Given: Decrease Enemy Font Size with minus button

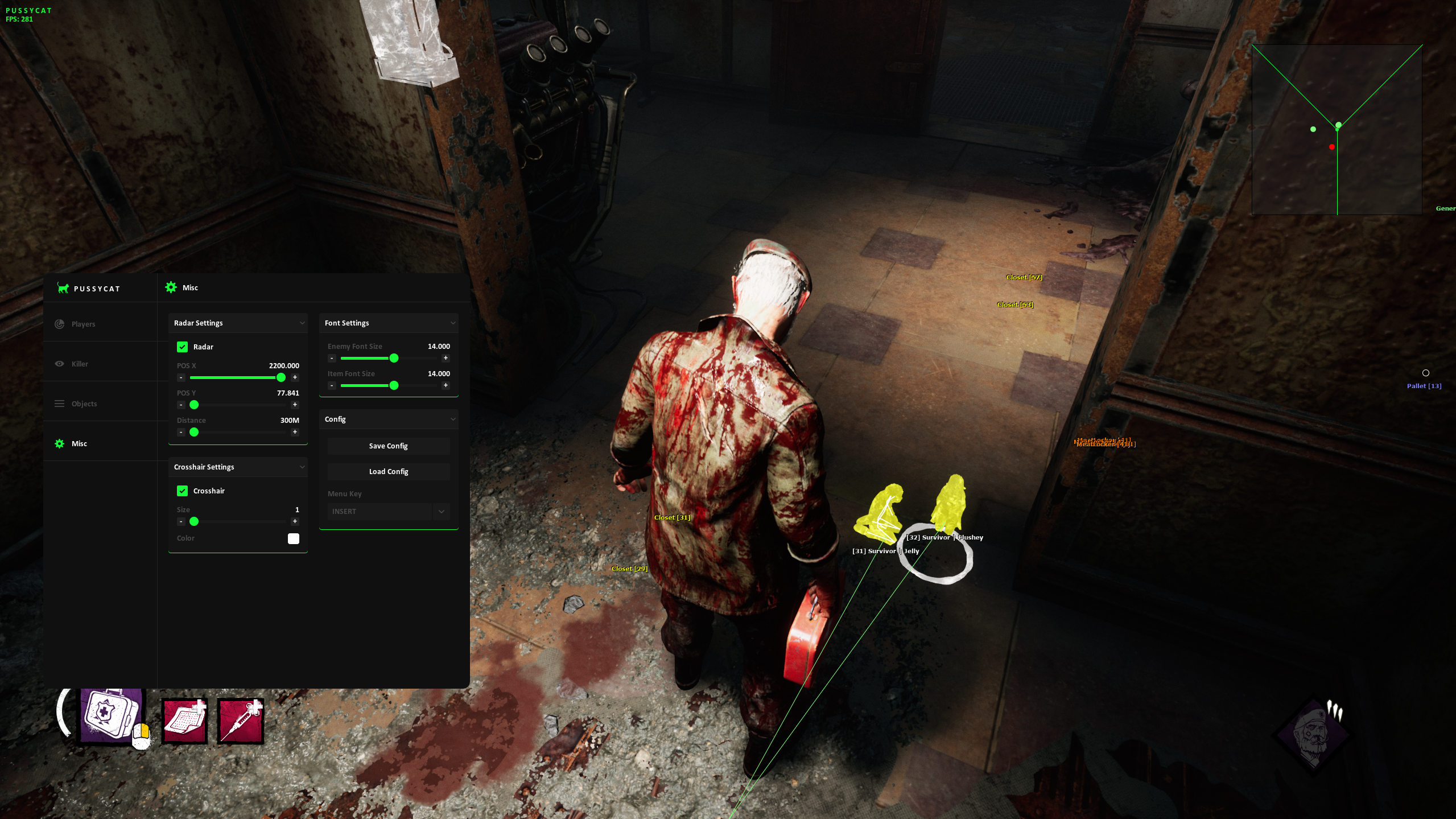Looking at the screenshot, I should click(x=332, y=358).
